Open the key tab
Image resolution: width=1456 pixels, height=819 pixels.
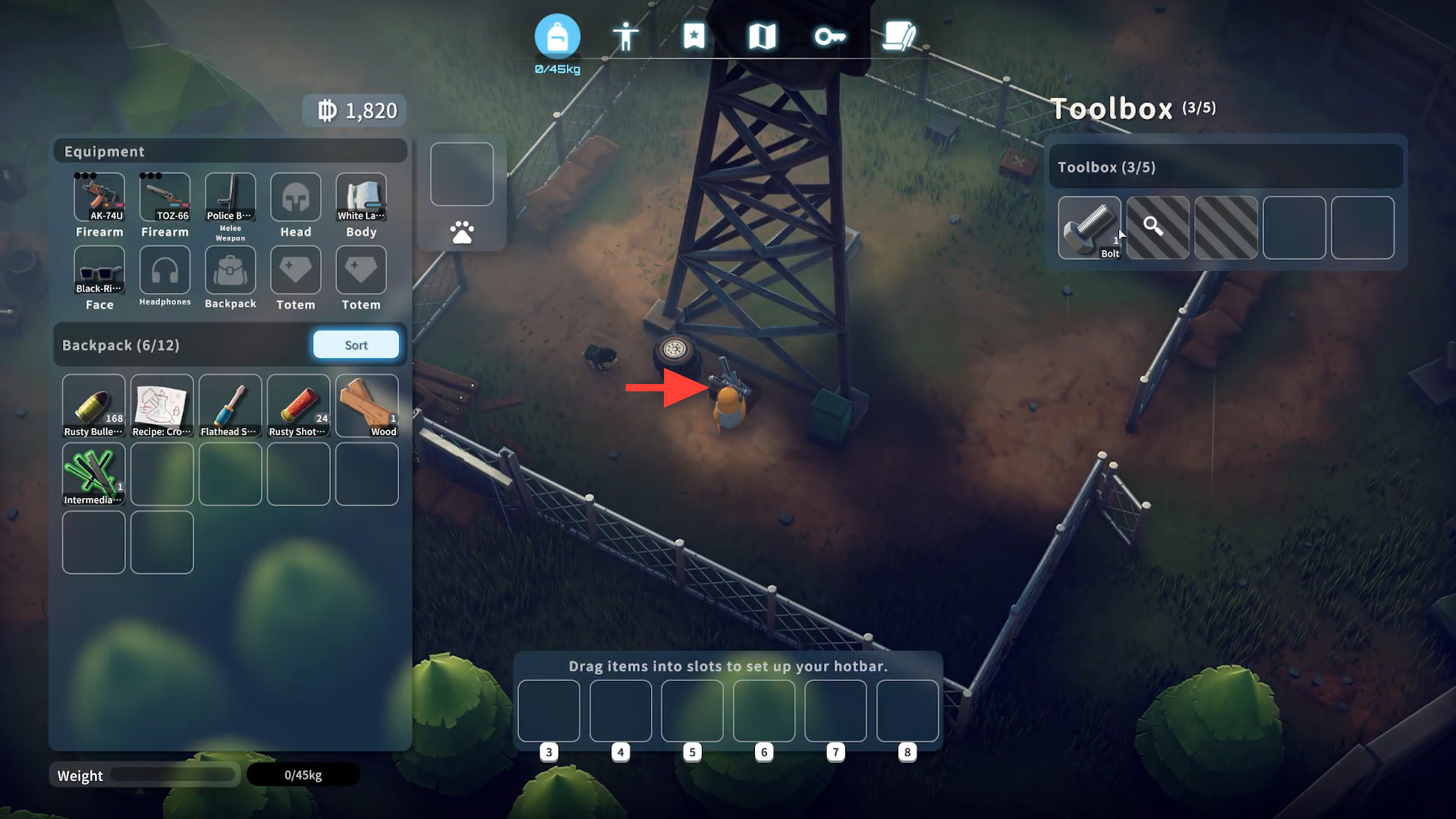click(830, 36)
